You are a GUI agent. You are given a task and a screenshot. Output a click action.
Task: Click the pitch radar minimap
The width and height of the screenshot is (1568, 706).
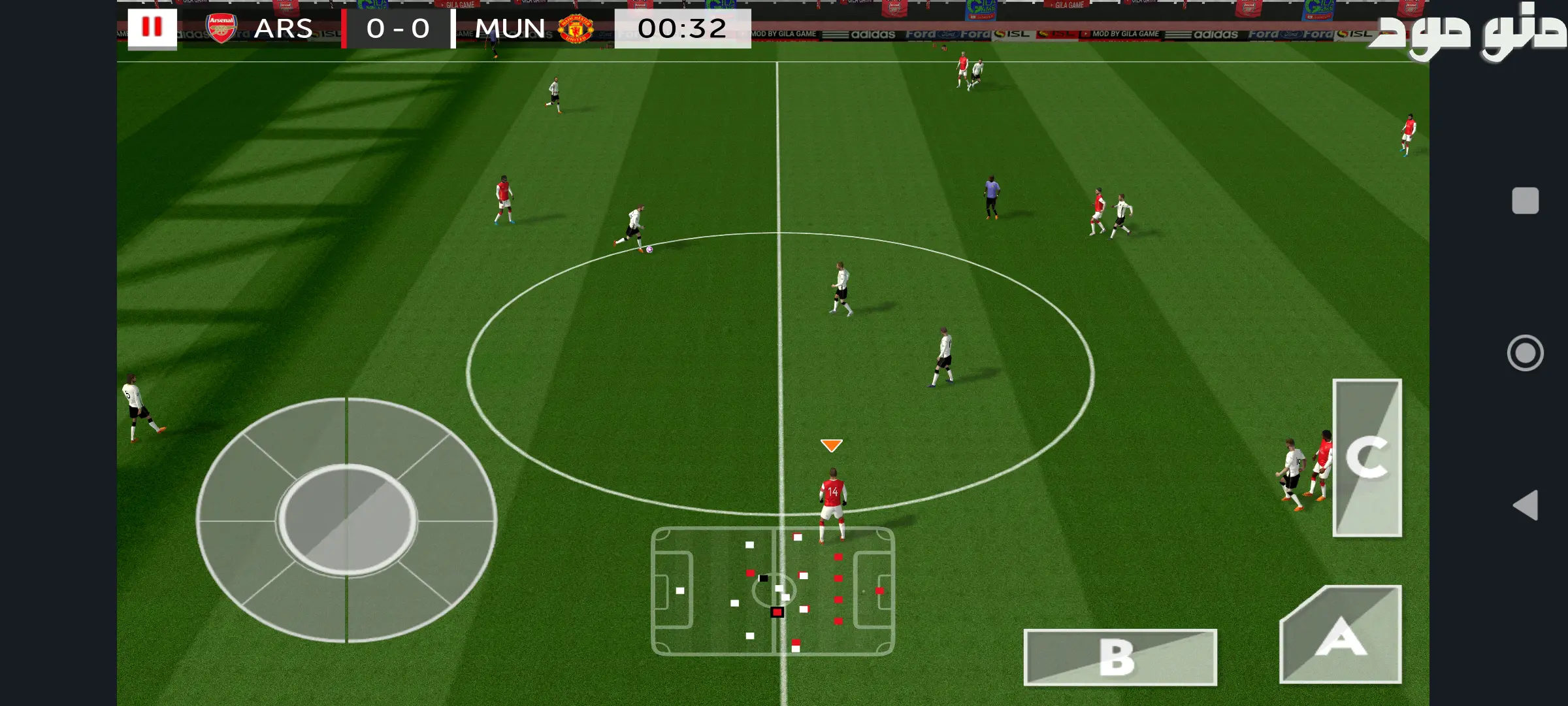click(773, 591)
